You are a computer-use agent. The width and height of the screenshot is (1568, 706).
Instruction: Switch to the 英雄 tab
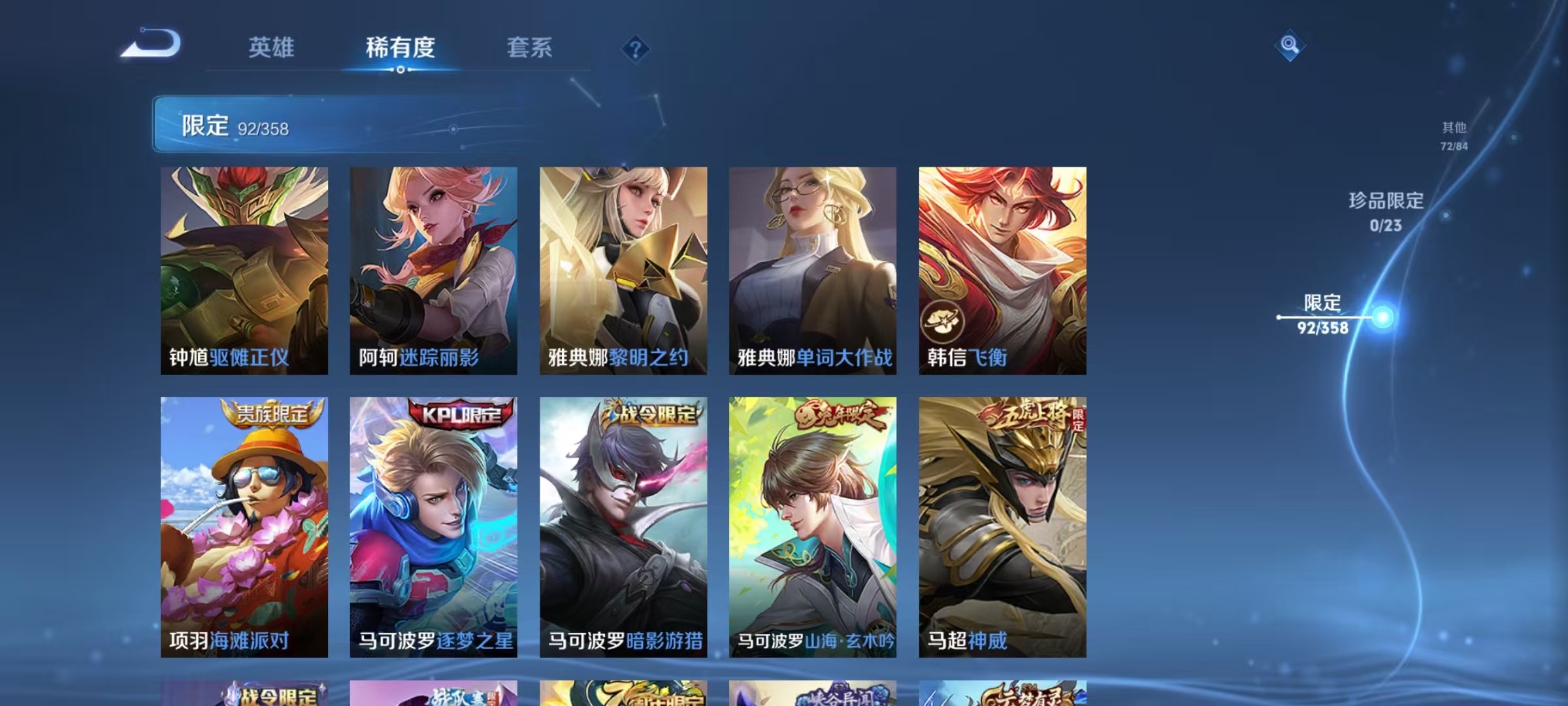pos(272,48)
